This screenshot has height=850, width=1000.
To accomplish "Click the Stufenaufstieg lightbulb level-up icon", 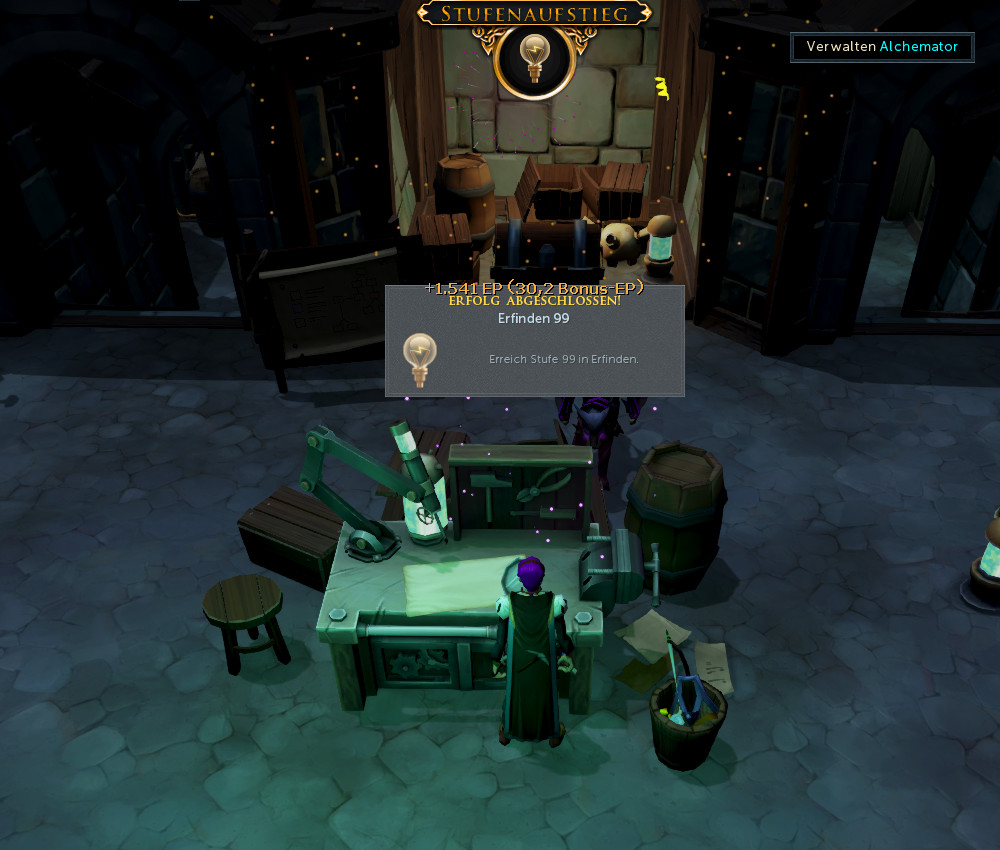I will pyautogui.click(x=534, y=58).
